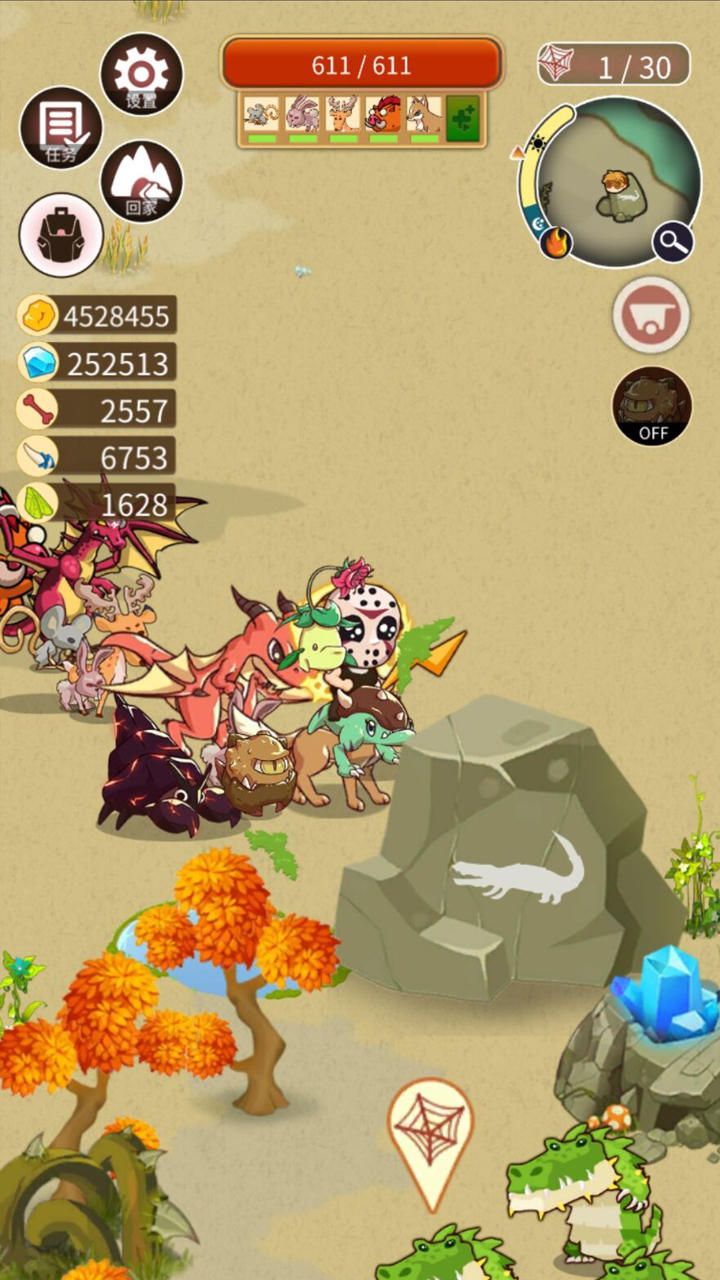Open the wheelbarrow cart button
Viewport: 720px width, 1280px height.
click(x=651, y=315)
